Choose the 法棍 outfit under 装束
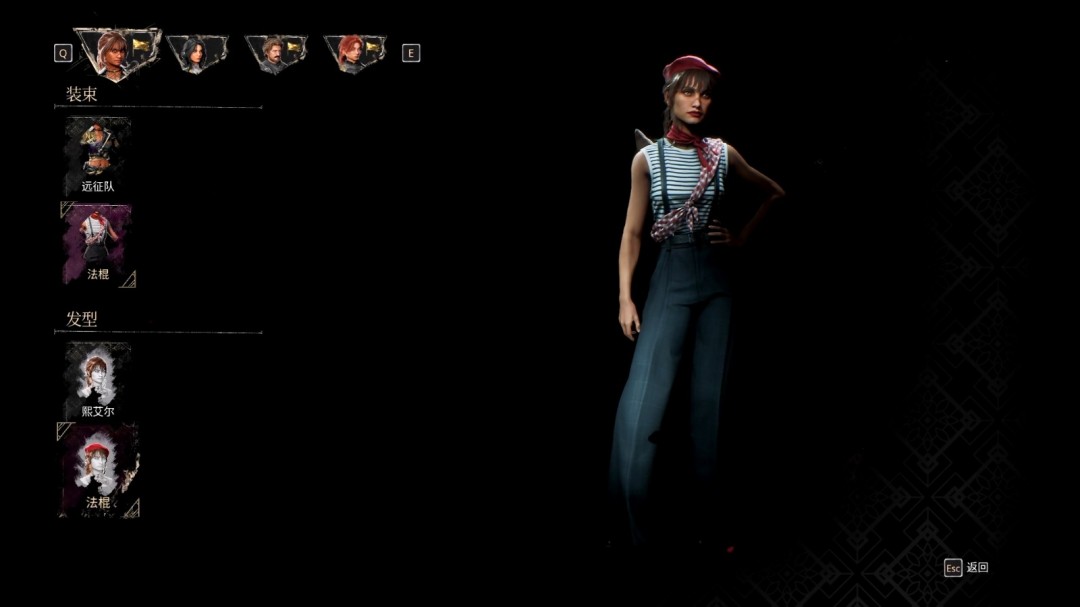 [98, 245]
